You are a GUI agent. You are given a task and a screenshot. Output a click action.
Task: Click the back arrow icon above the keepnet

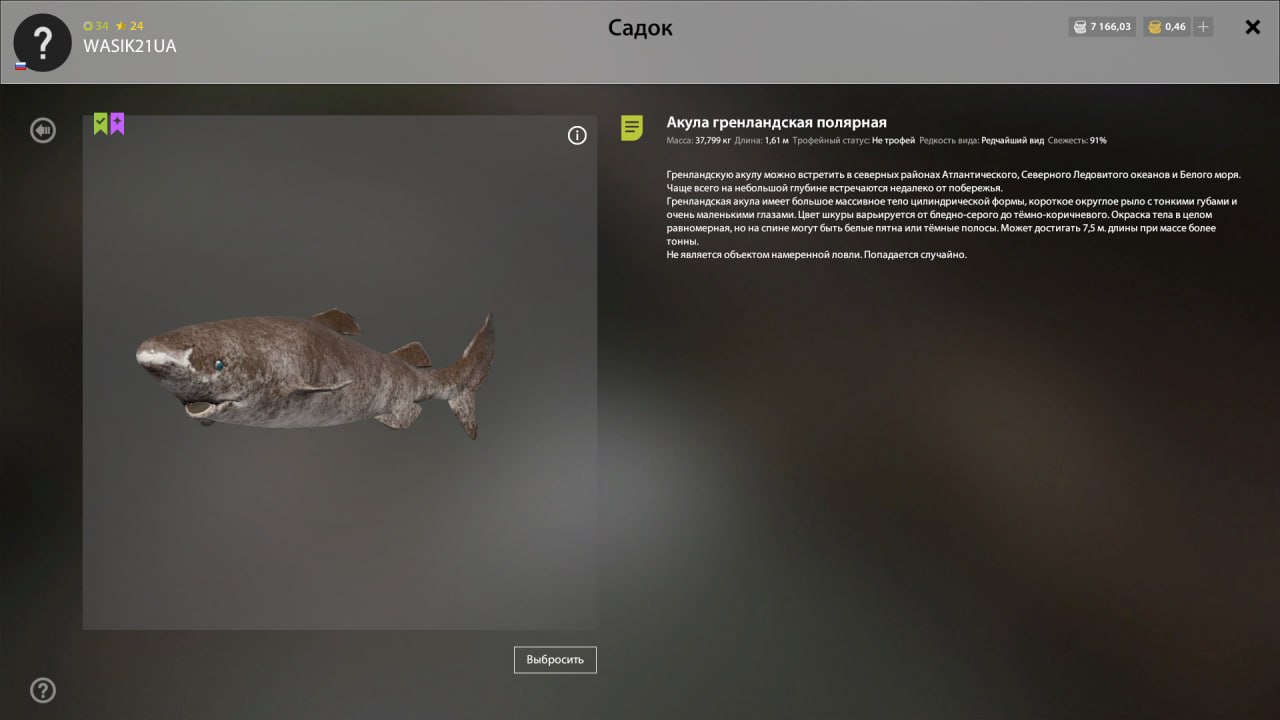pyautogui.click(x=42, y=130)
